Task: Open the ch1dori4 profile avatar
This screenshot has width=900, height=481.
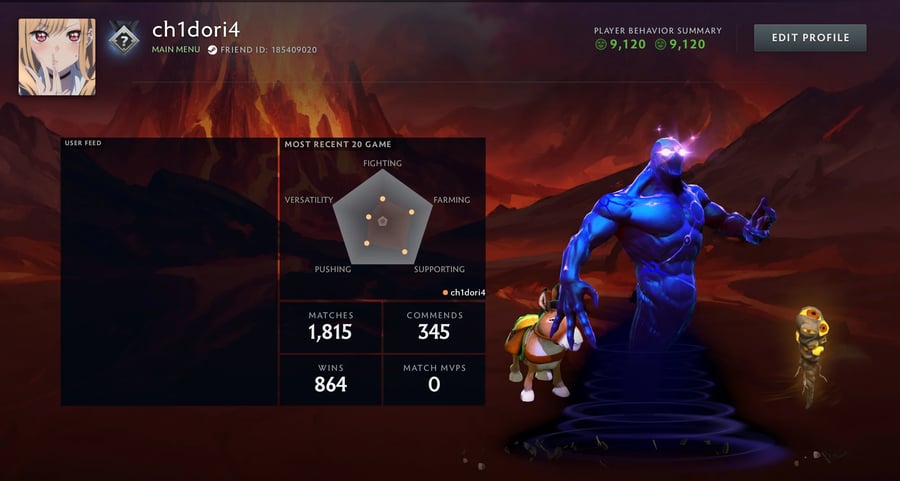Action: [x=57, y=57]
